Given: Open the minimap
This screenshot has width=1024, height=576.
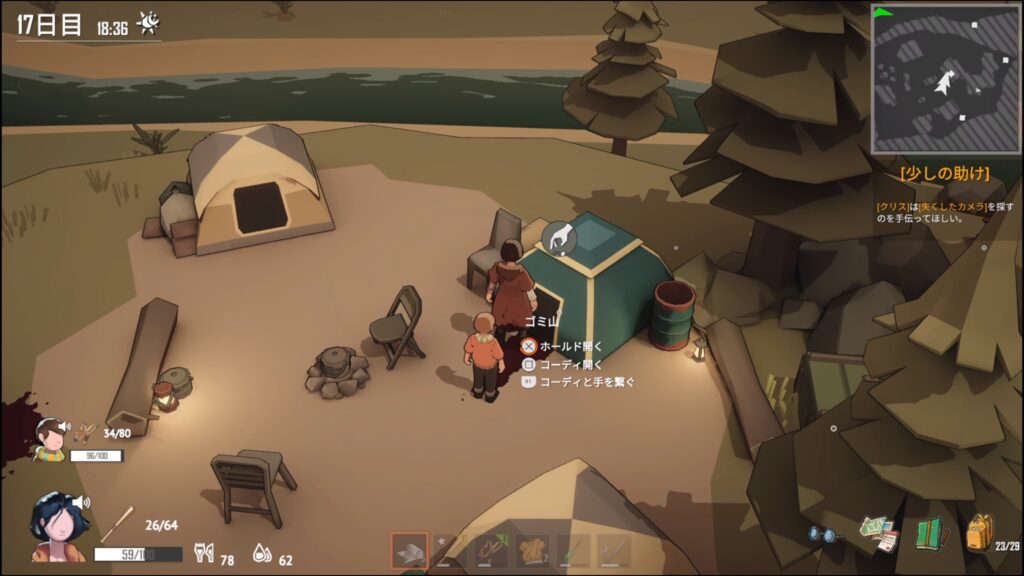Looking at the screenshot, I should (x=945, y=77).
